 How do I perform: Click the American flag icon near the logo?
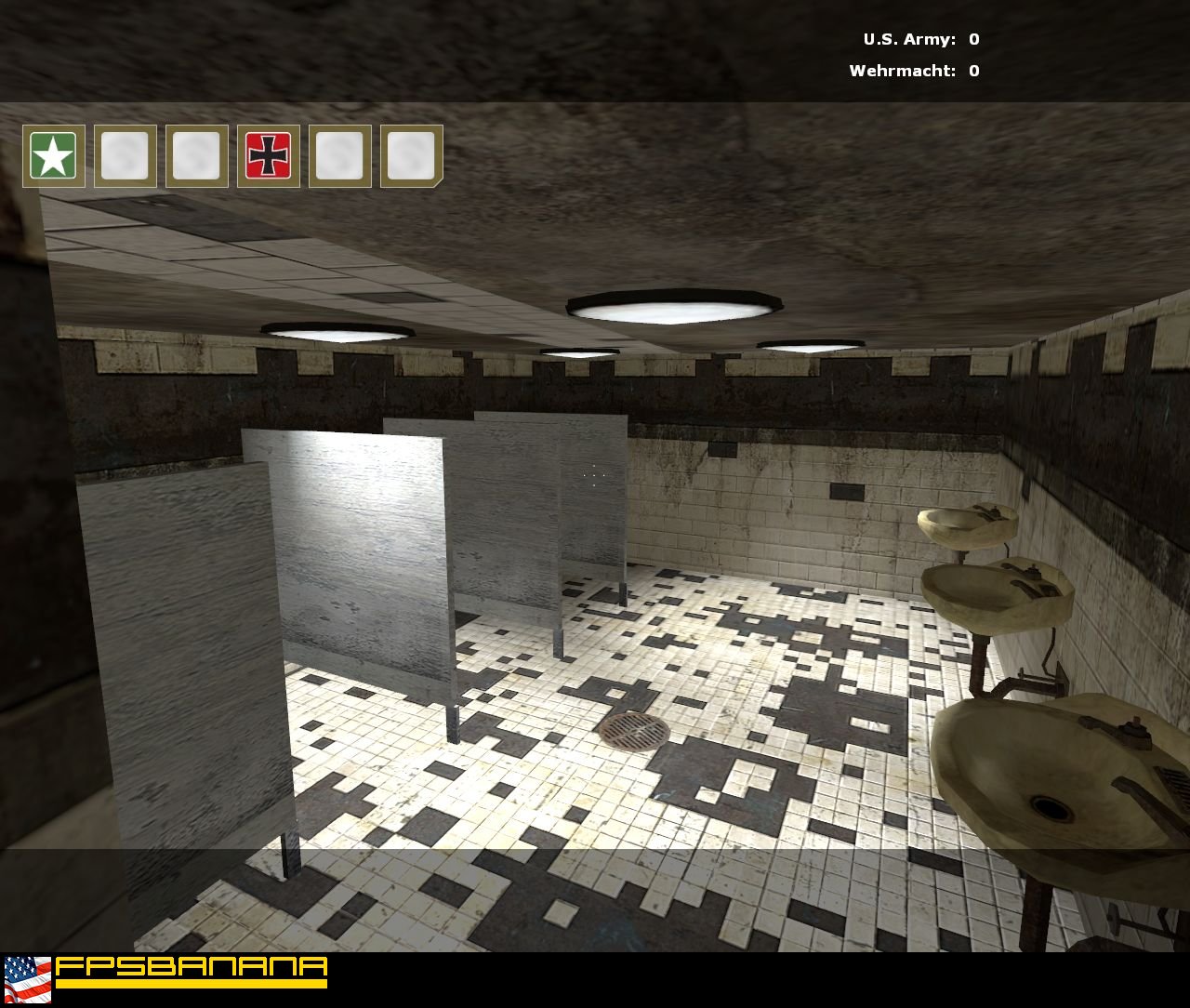(28, 979)
